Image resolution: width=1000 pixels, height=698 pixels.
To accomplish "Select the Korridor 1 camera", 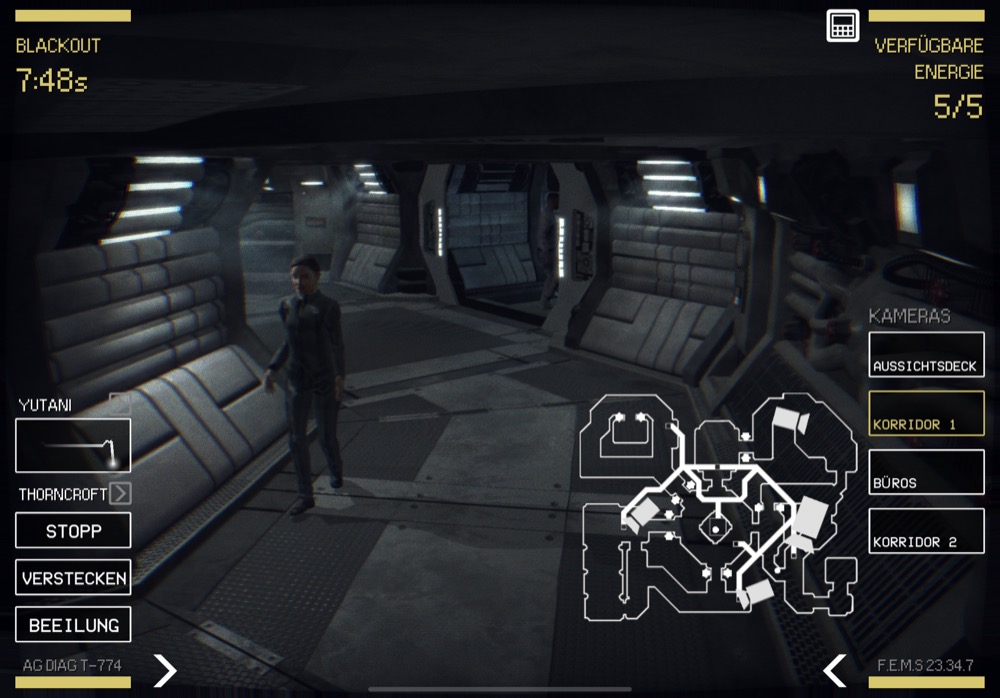I will [x=926, y=413].
